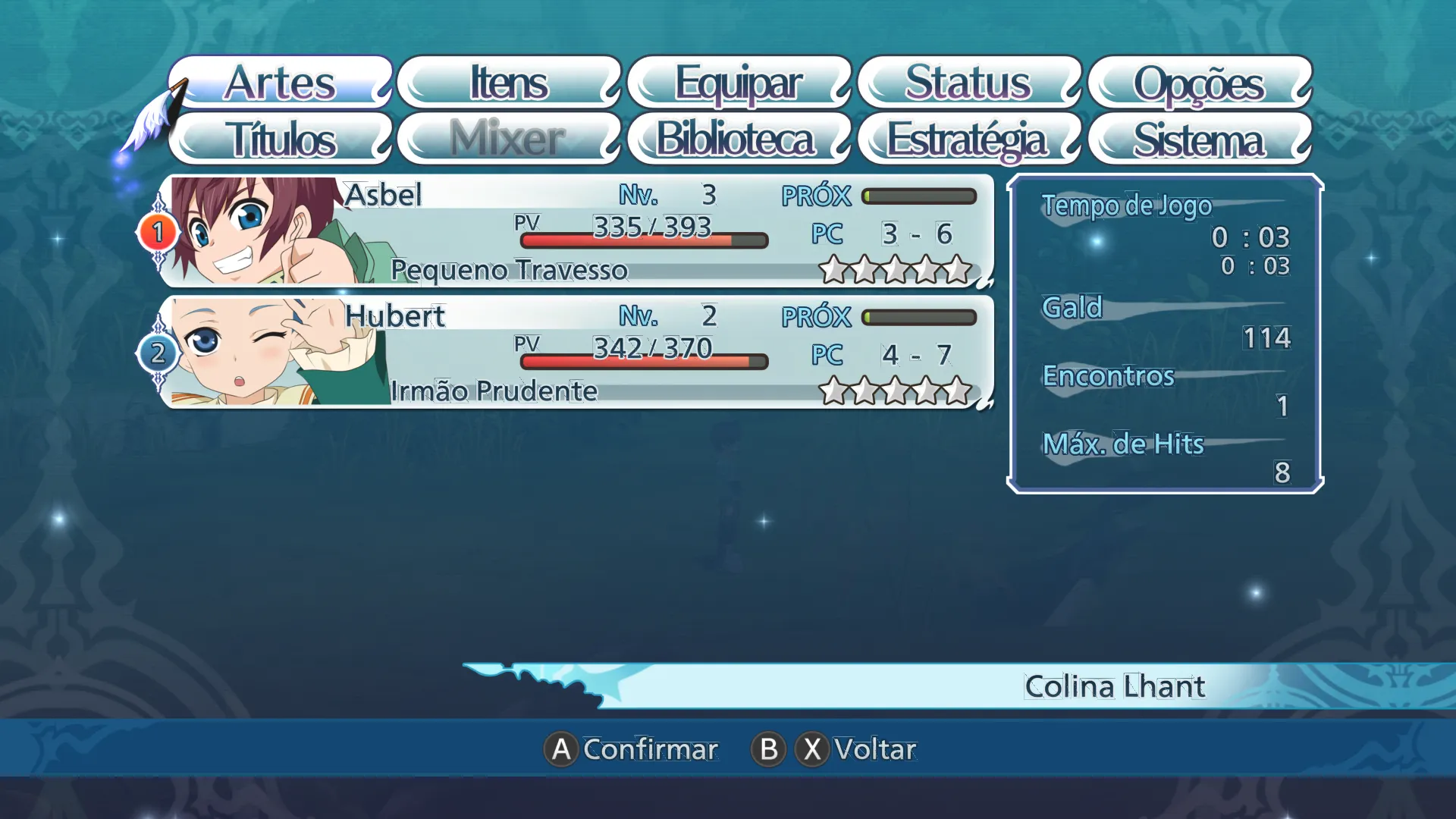Open the Artes menu
Screen dimensions: 1456x819
tap(281, 82)
